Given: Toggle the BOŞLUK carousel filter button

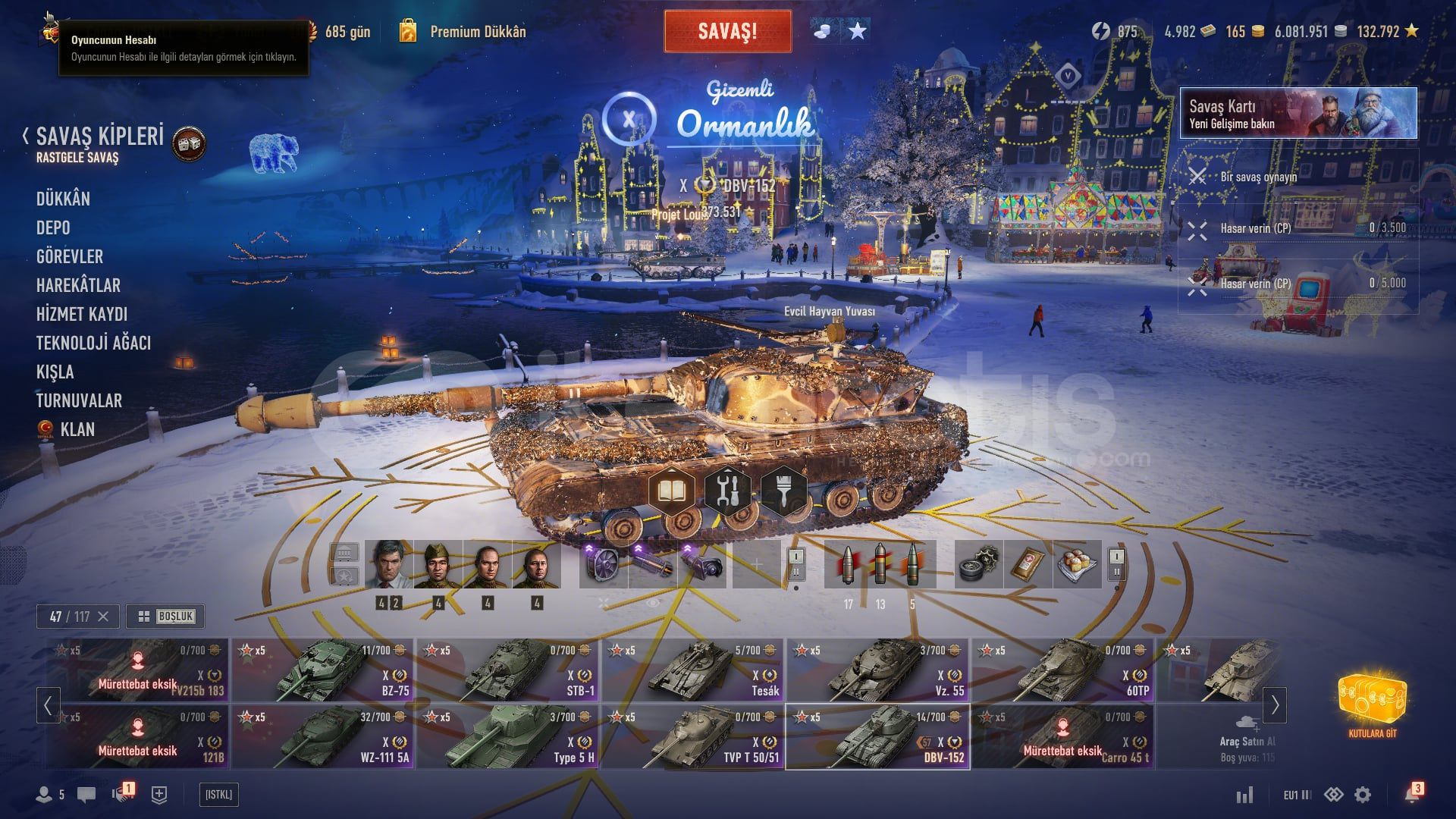Looking at the screenshot, I should pos(165,617).
